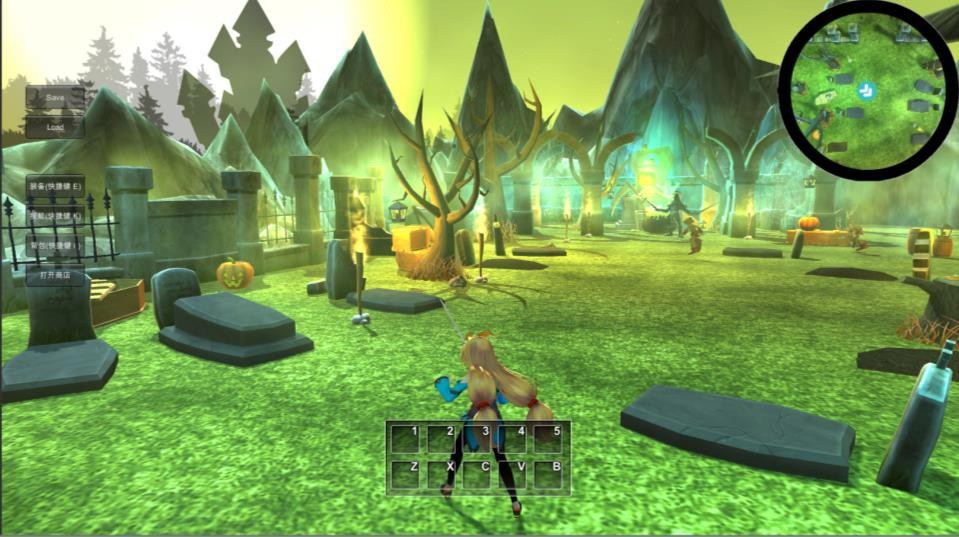959x537 pixels.
Task: Click the 打开商店 open shop button
Action: point(55,276)
